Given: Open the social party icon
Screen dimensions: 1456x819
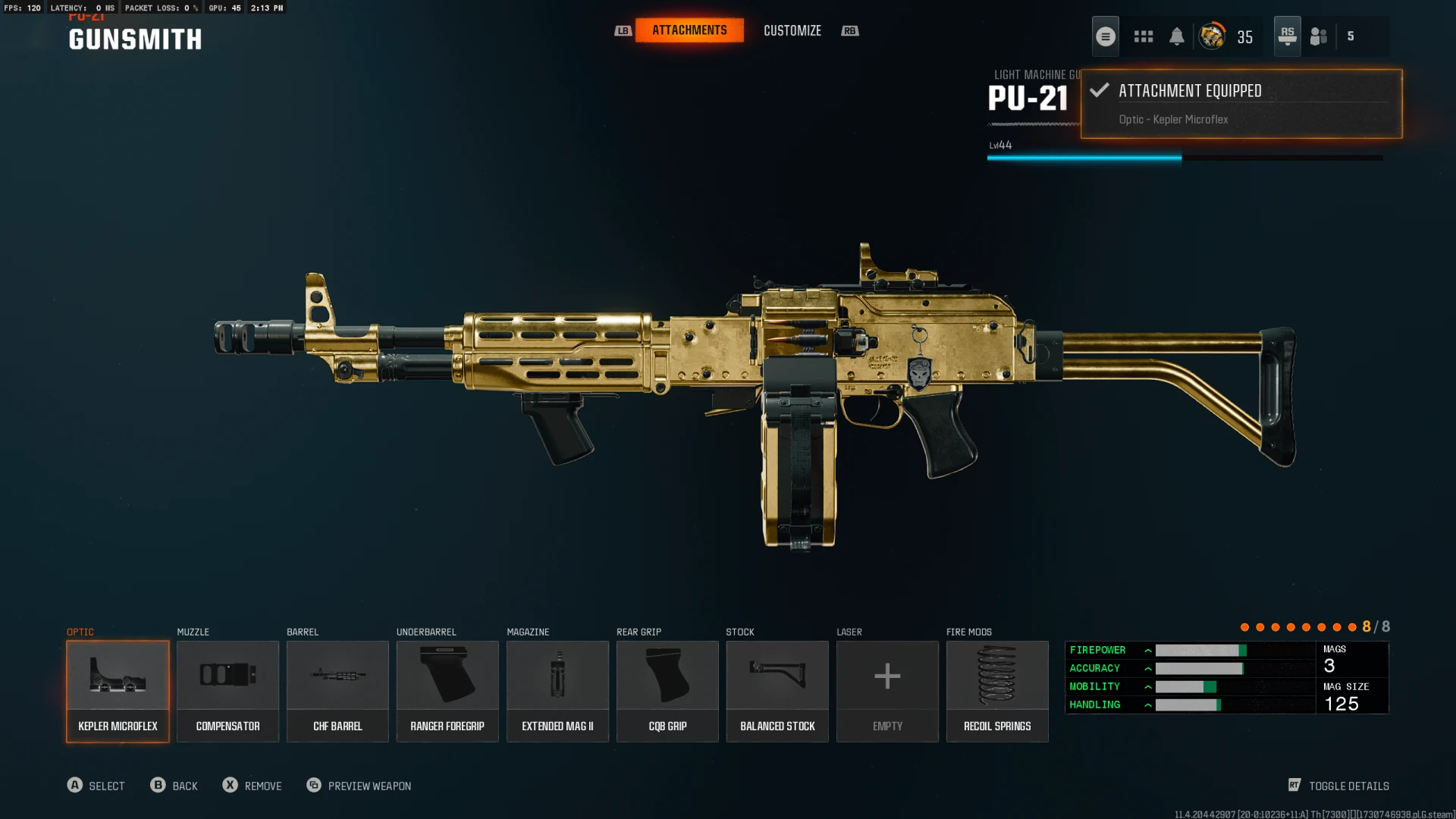Looking at the screenshot, I should pos(1319,36).
